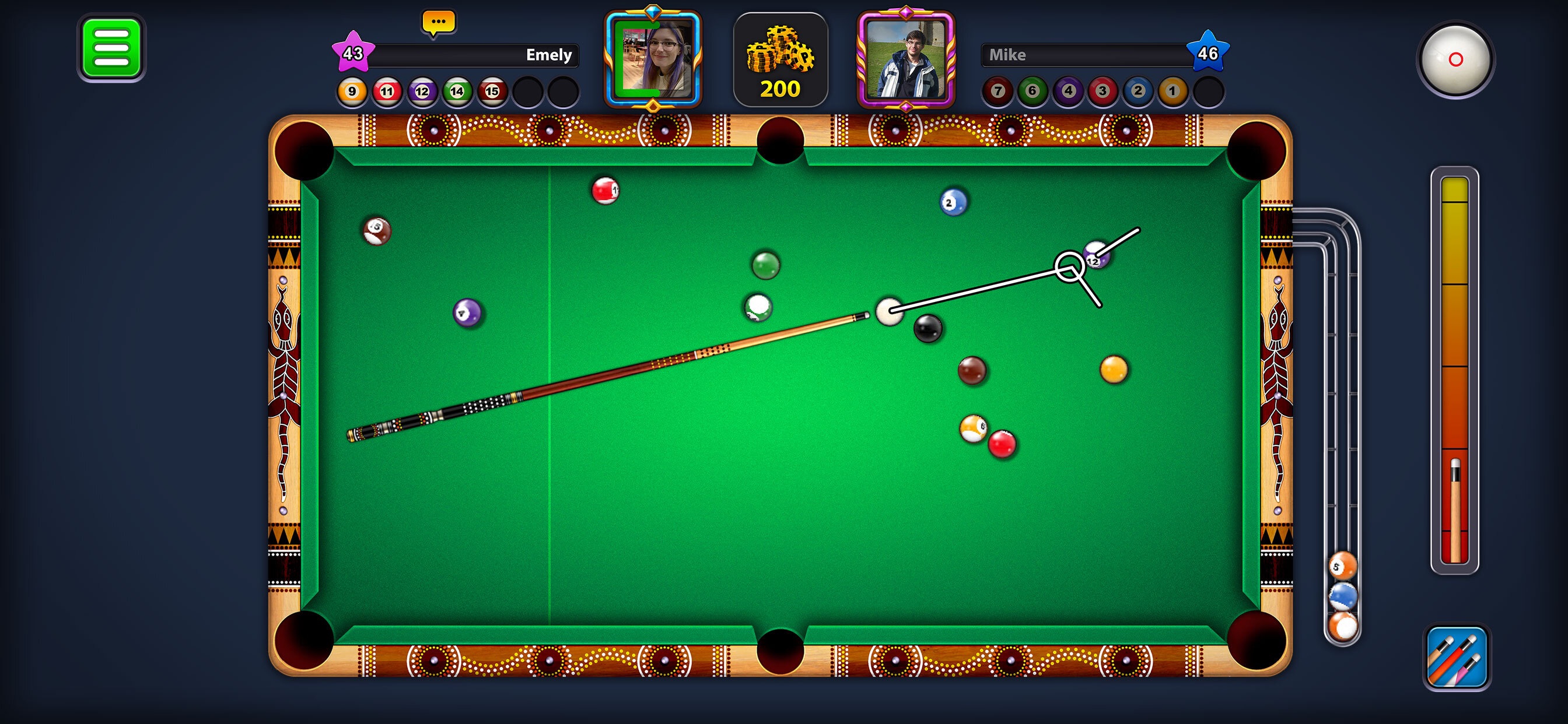Select Emely's purple level star

(353, 54)
